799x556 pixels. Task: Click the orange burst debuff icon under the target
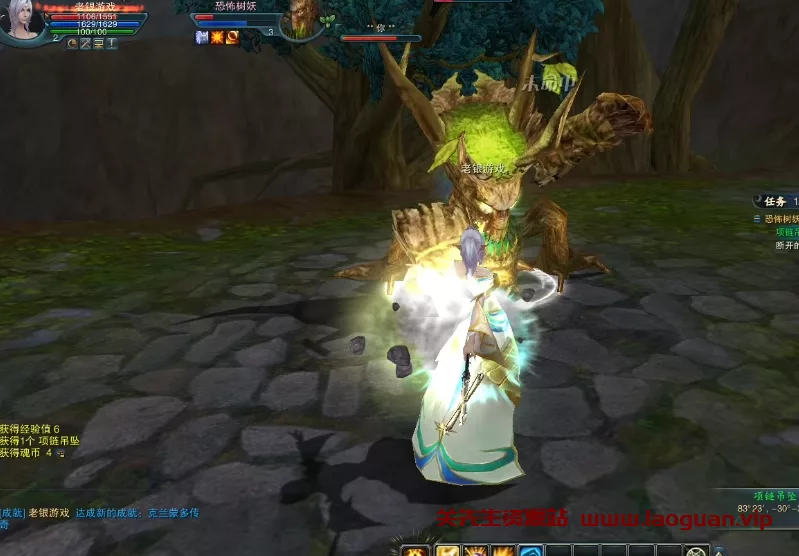217,38
